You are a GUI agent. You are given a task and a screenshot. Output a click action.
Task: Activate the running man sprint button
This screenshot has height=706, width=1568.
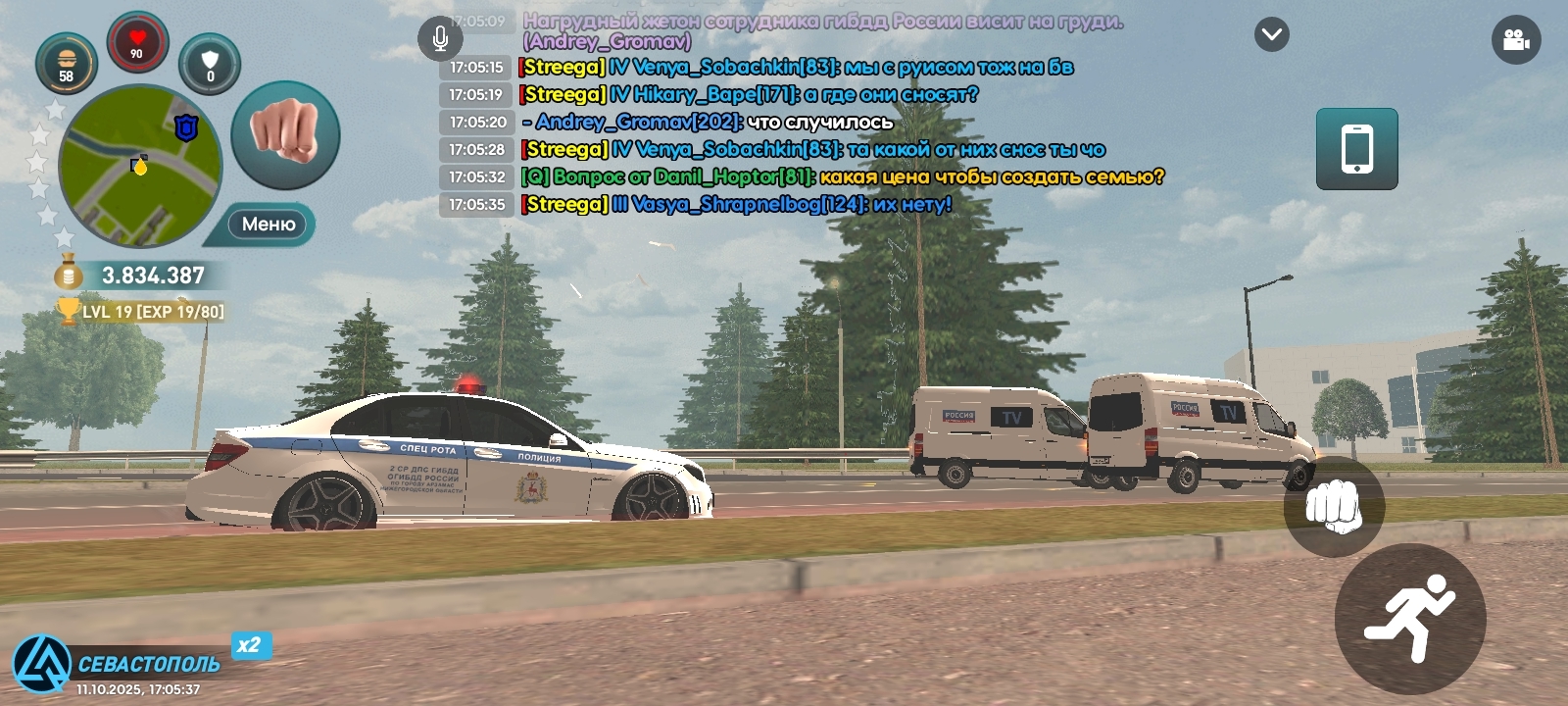(1409, 618)
